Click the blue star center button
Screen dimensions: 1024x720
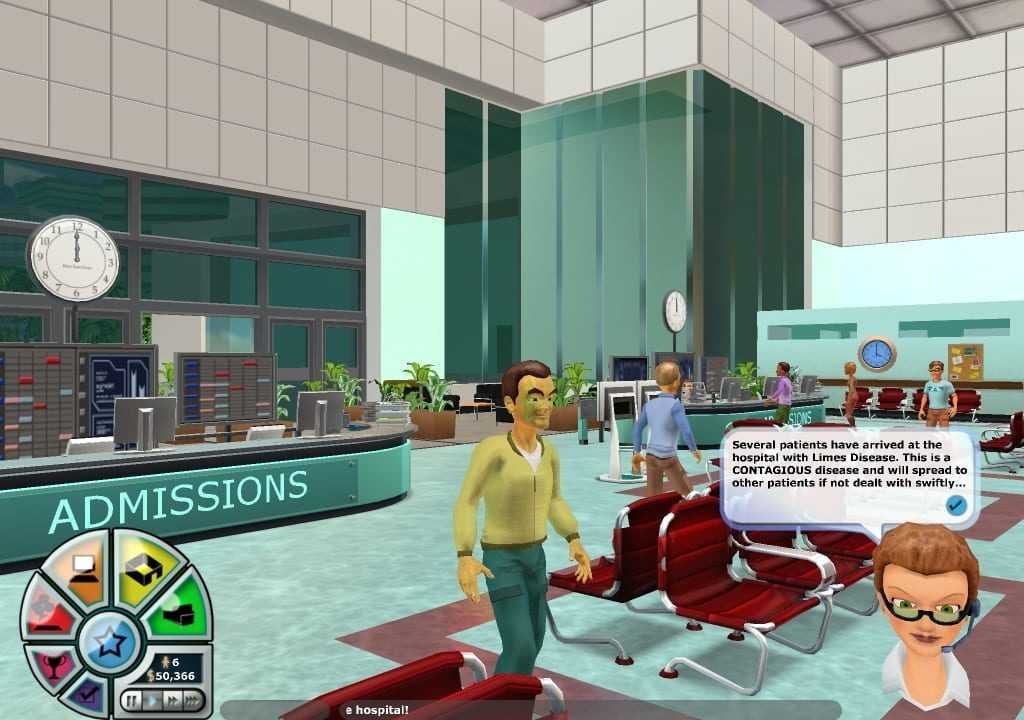coord(106,639)
